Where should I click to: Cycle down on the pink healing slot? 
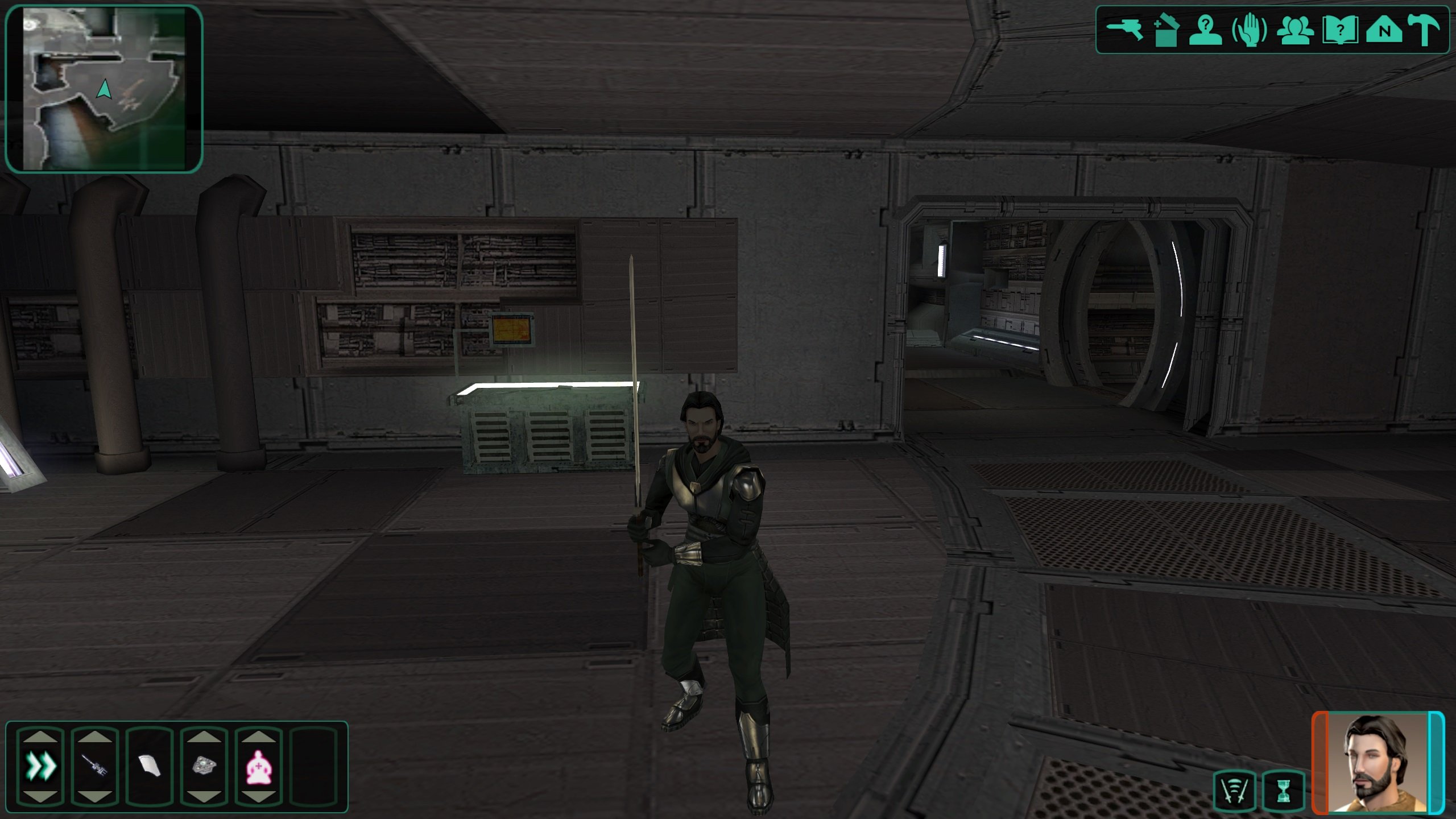click(x=259, y=797)
